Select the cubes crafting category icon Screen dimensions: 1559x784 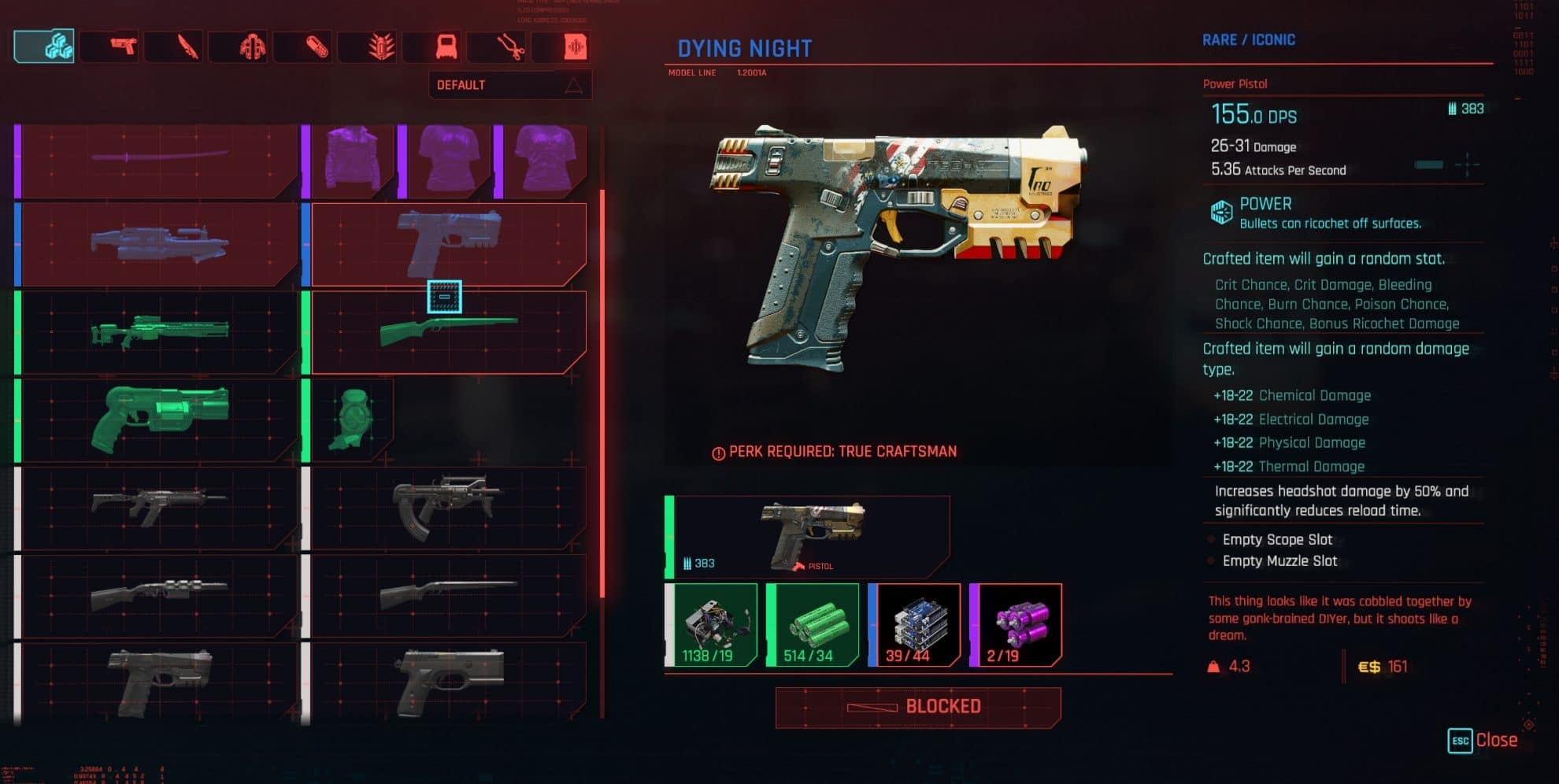point(43,47)
